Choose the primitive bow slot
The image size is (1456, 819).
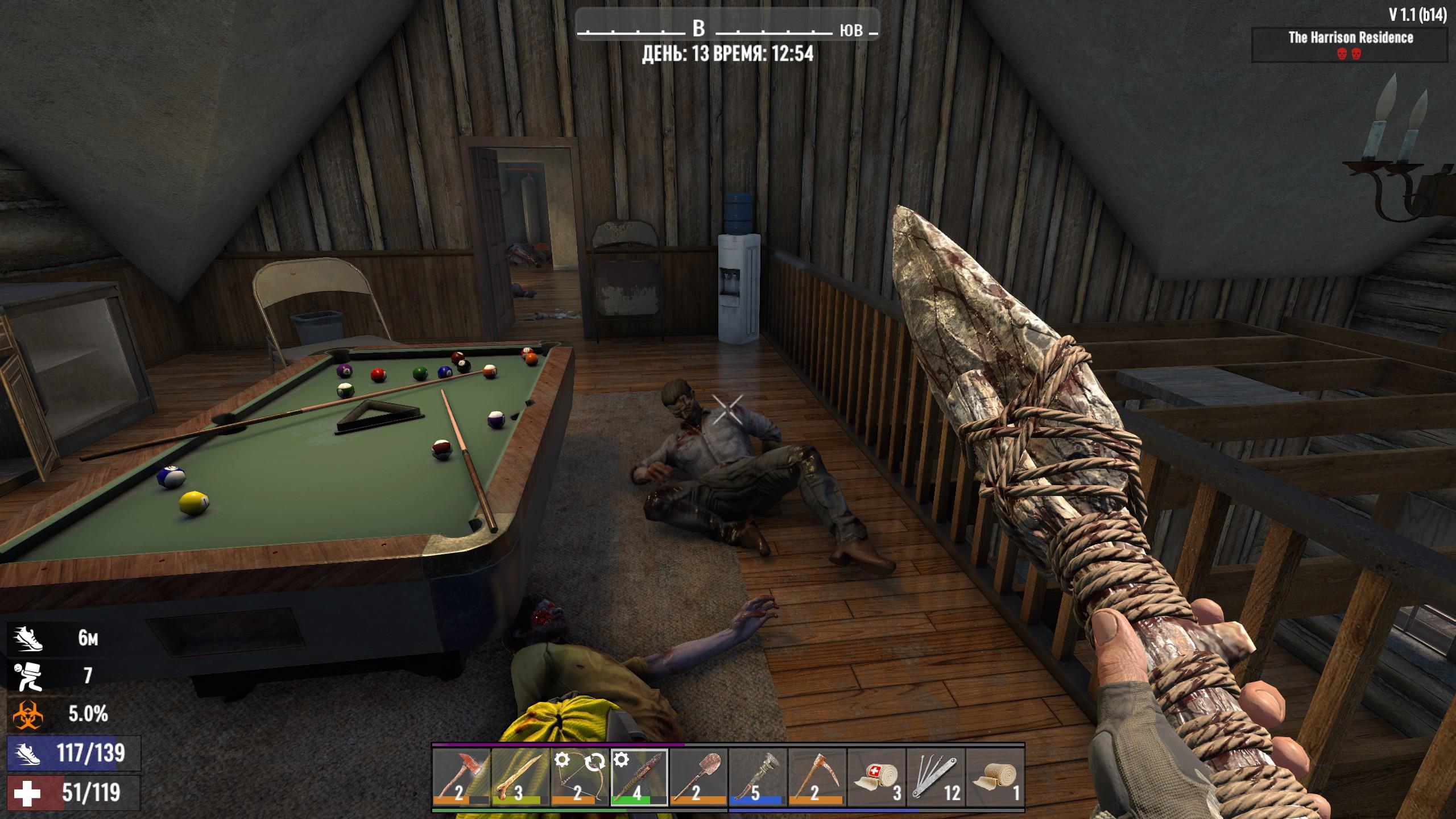(580, 777)
